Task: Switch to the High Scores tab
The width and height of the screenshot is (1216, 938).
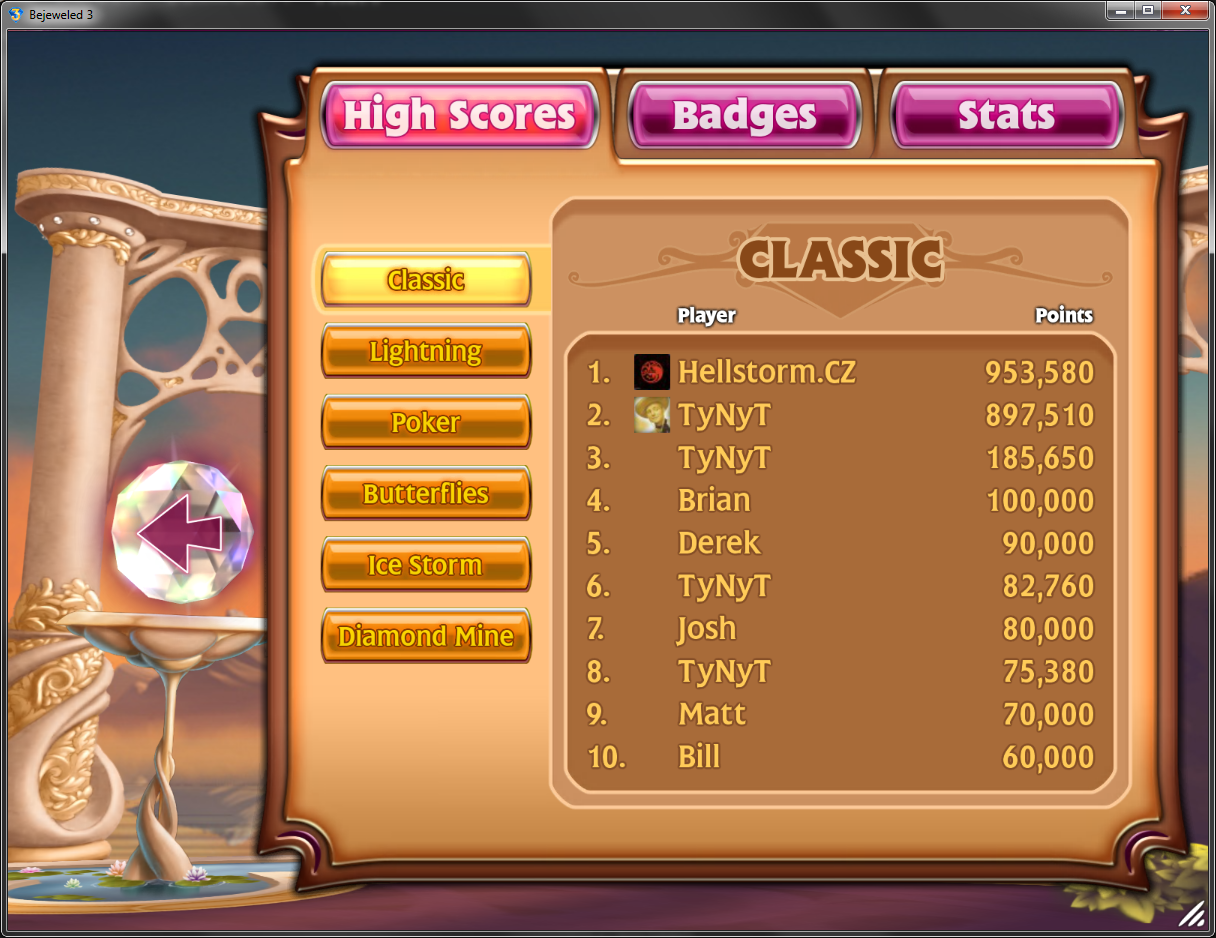Action: pyautogui.click(x=460, y=115)
